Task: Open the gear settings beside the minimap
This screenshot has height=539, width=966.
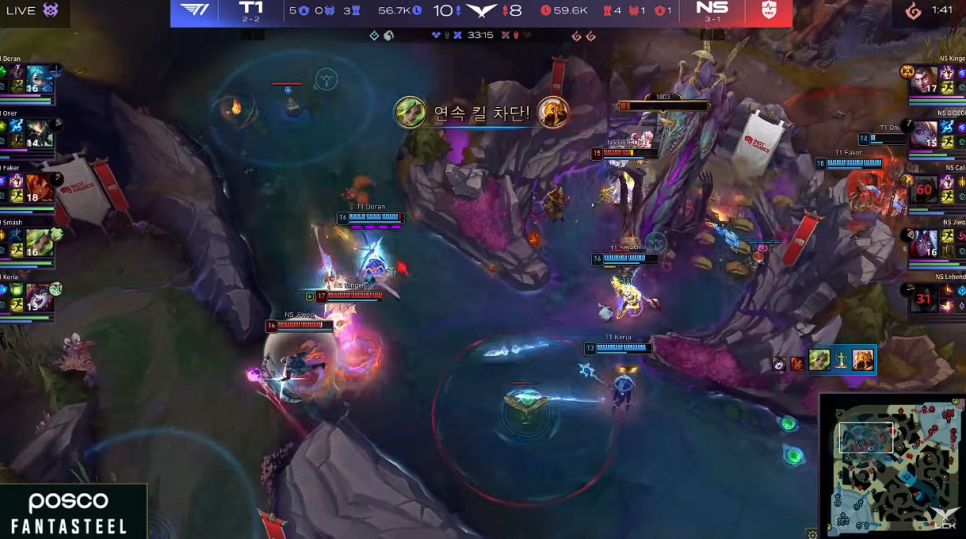Action: pyautogui.click(x=812, y=533)
